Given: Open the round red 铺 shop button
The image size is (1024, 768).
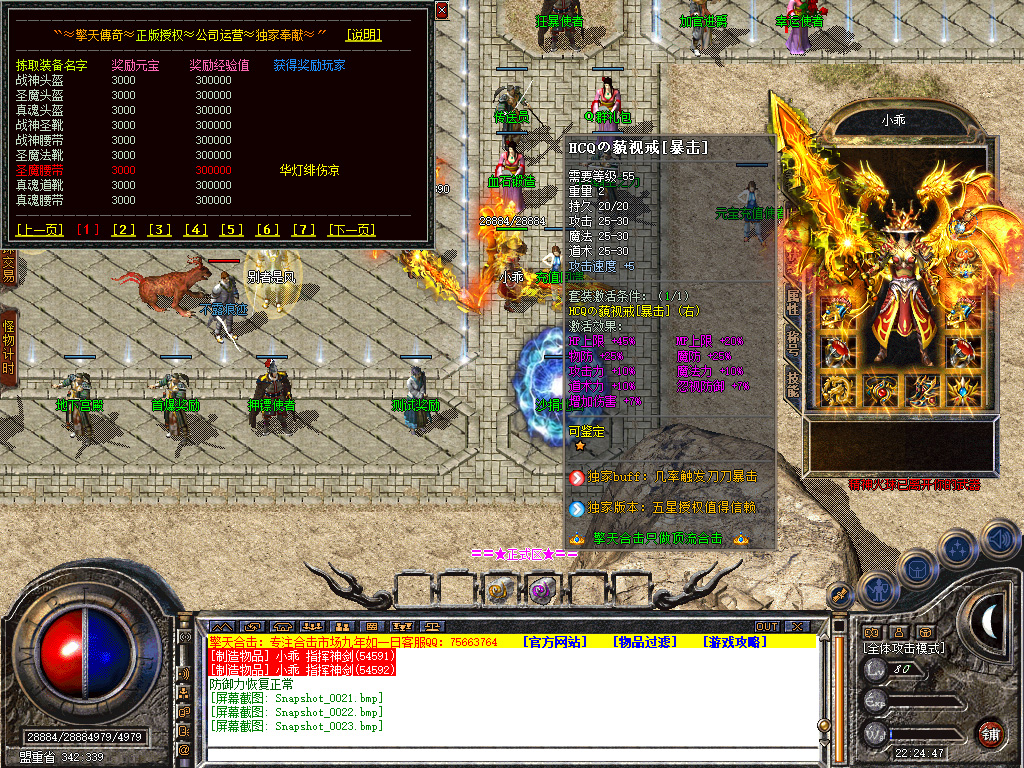Looking at the screenshot, I should click(990, 733).
